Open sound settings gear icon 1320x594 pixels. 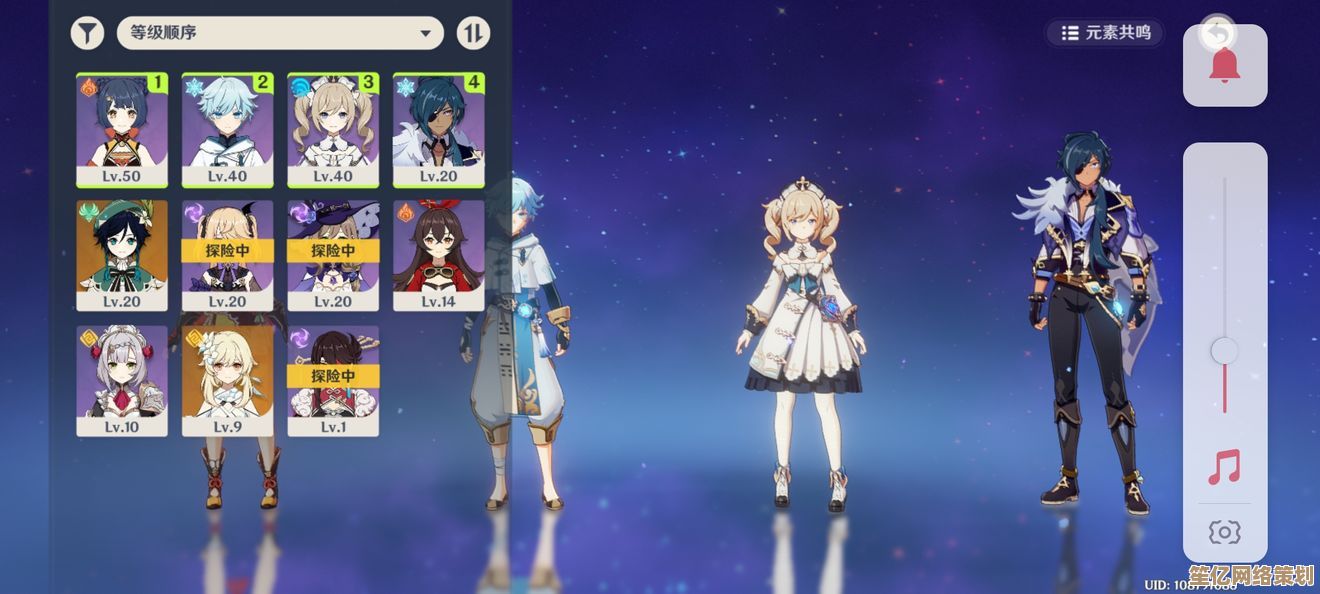[x=1224, y=533]
